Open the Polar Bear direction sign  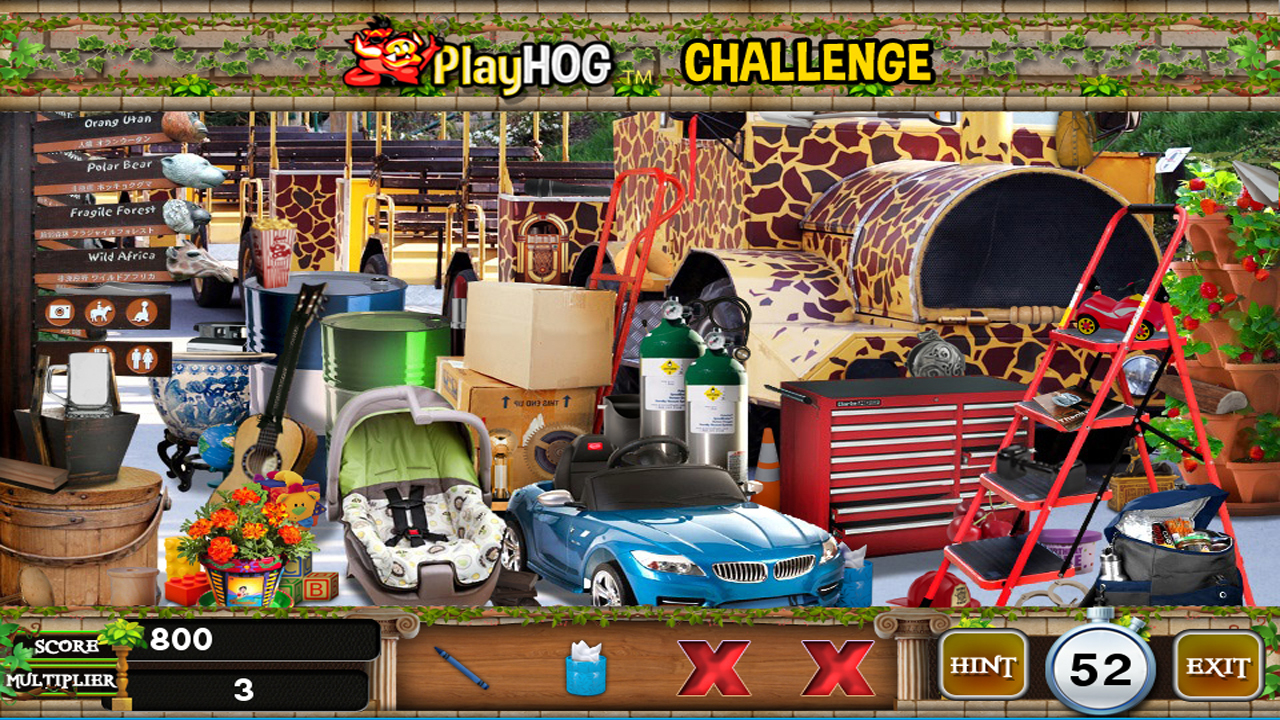121,167
